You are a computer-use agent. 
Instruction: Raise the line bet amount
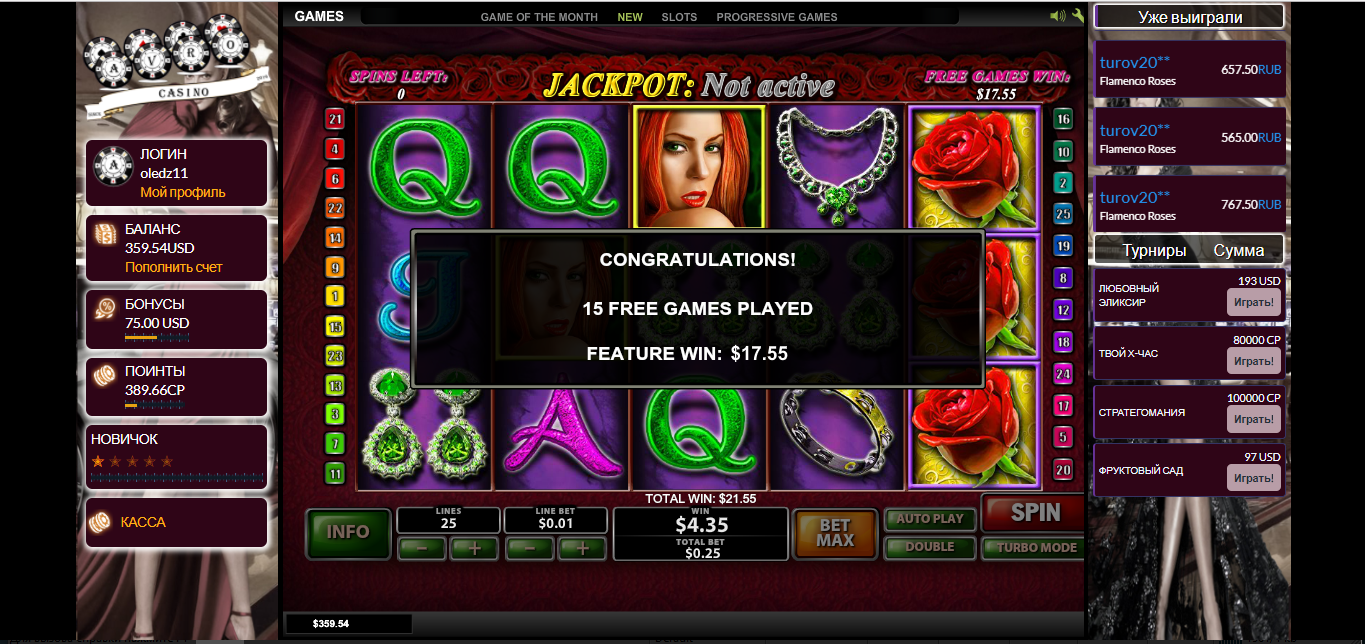[582, 548]
